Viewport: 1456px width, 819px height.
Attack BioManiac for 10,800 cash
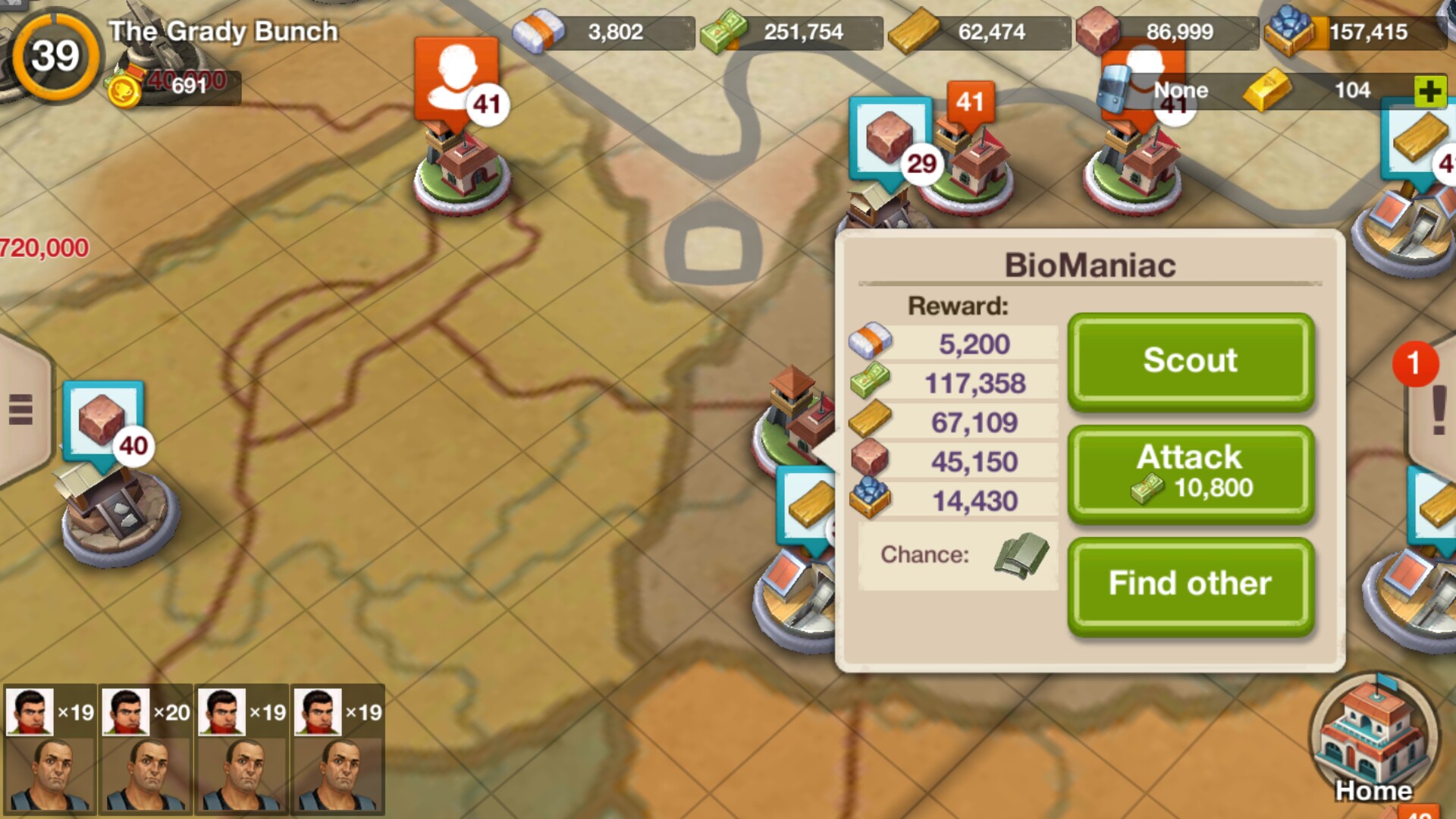[1190, 473]
